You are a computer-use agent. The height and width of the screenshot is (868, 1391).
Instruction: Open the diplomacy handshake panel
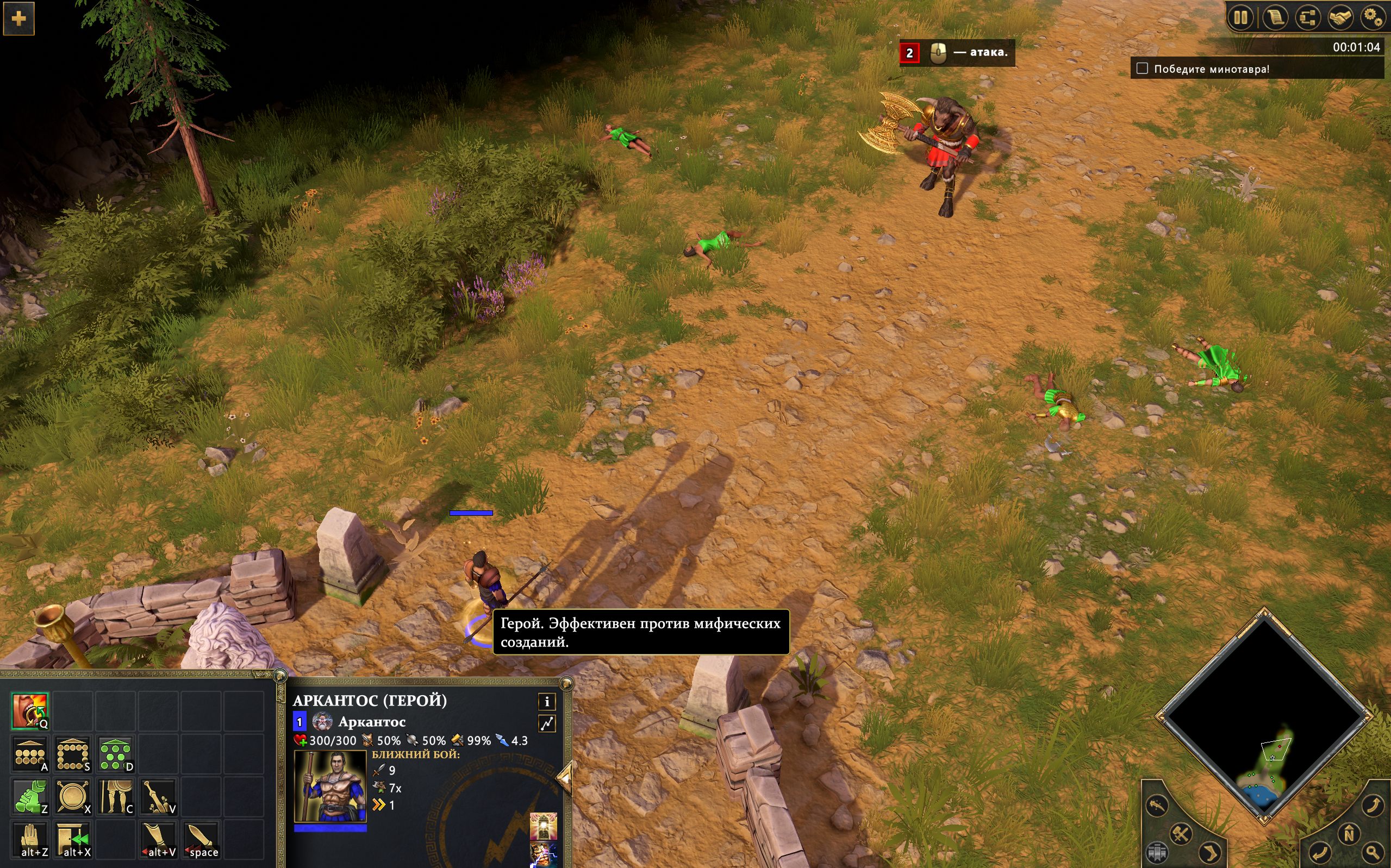pos(1341,18)
